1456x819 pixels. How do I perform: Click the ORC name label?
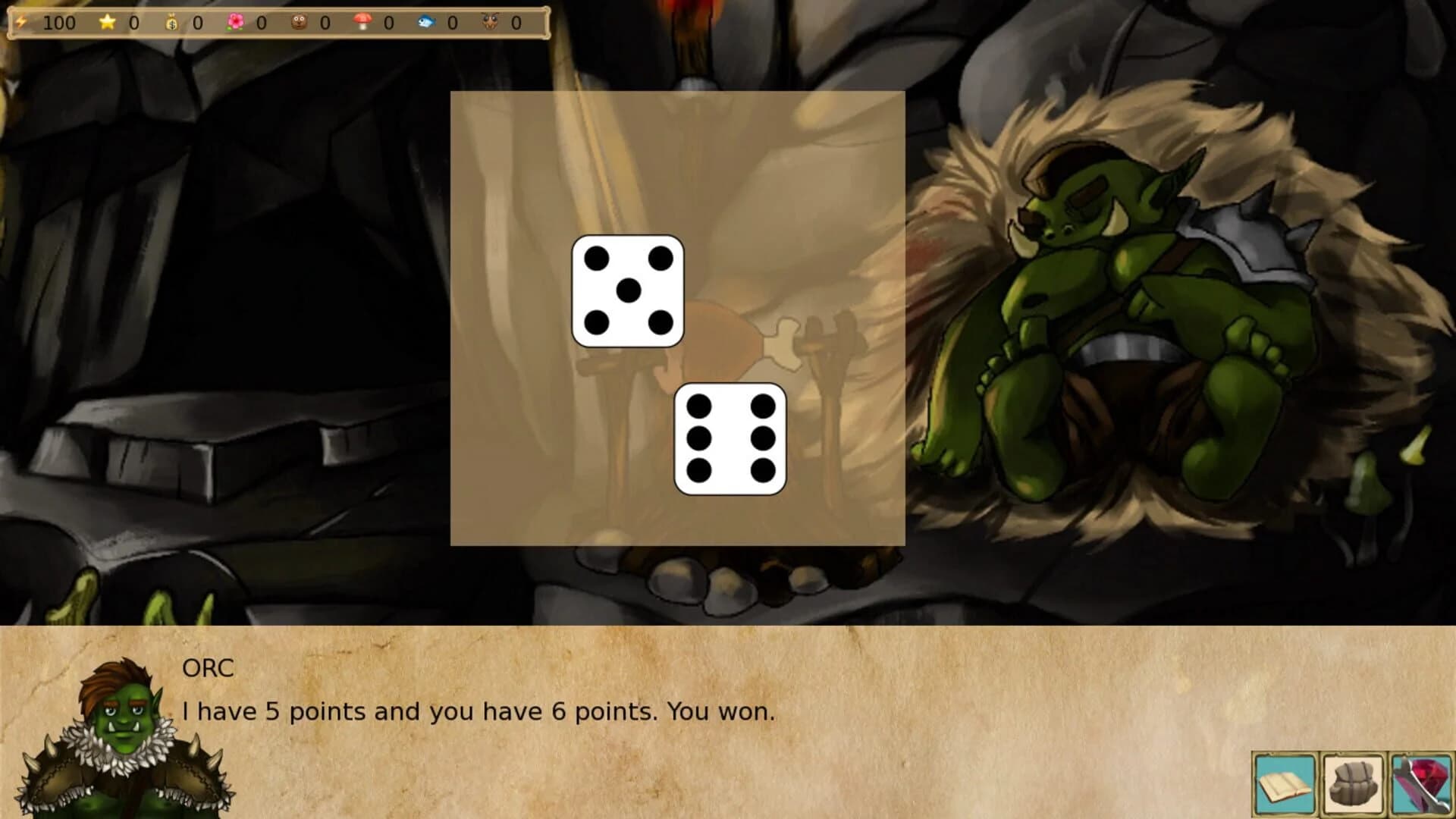pyautogui.click(x=206, y=669)
